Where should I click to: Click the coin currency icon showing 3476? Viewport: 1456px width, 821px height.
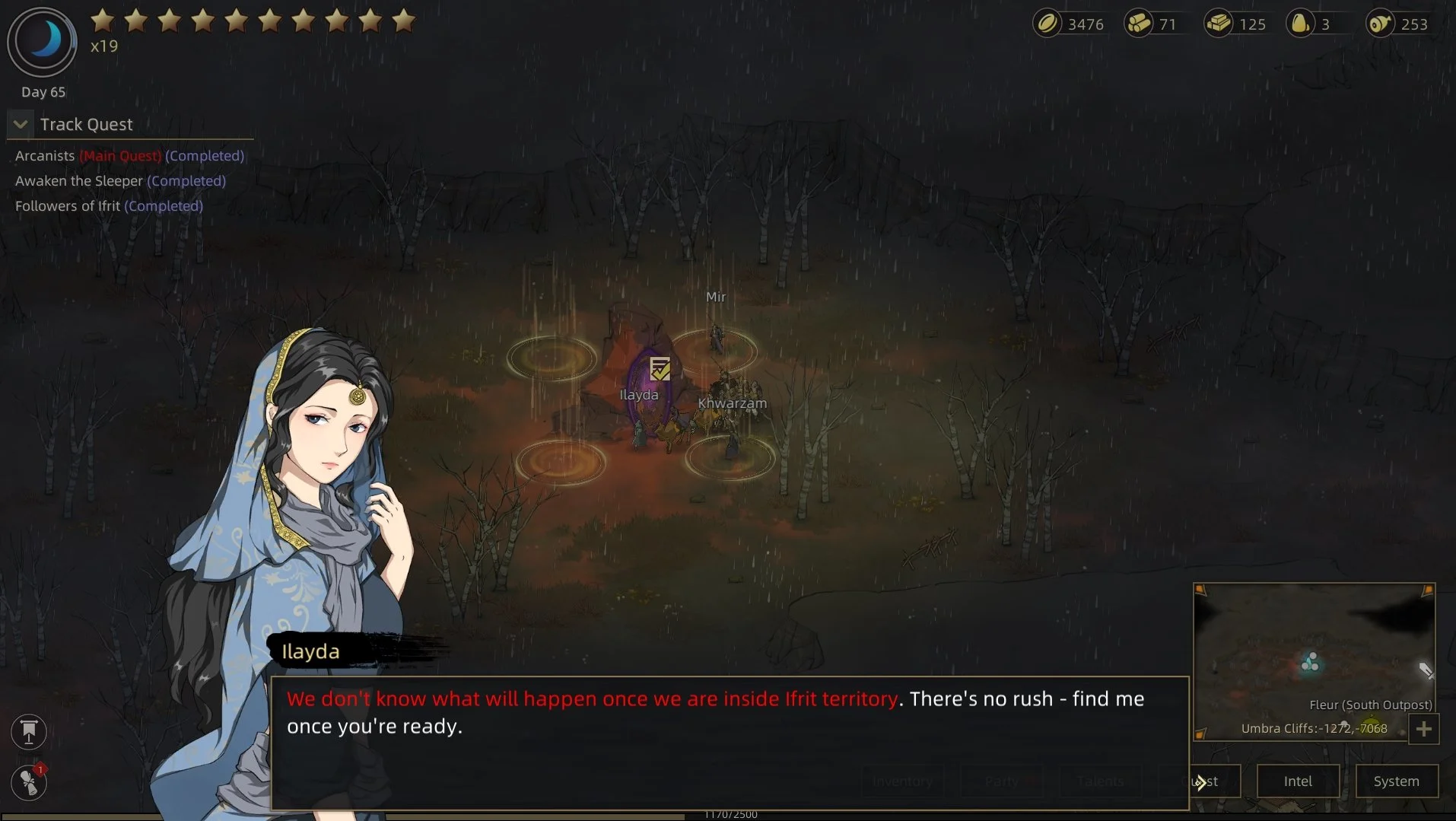[1047, 24]
